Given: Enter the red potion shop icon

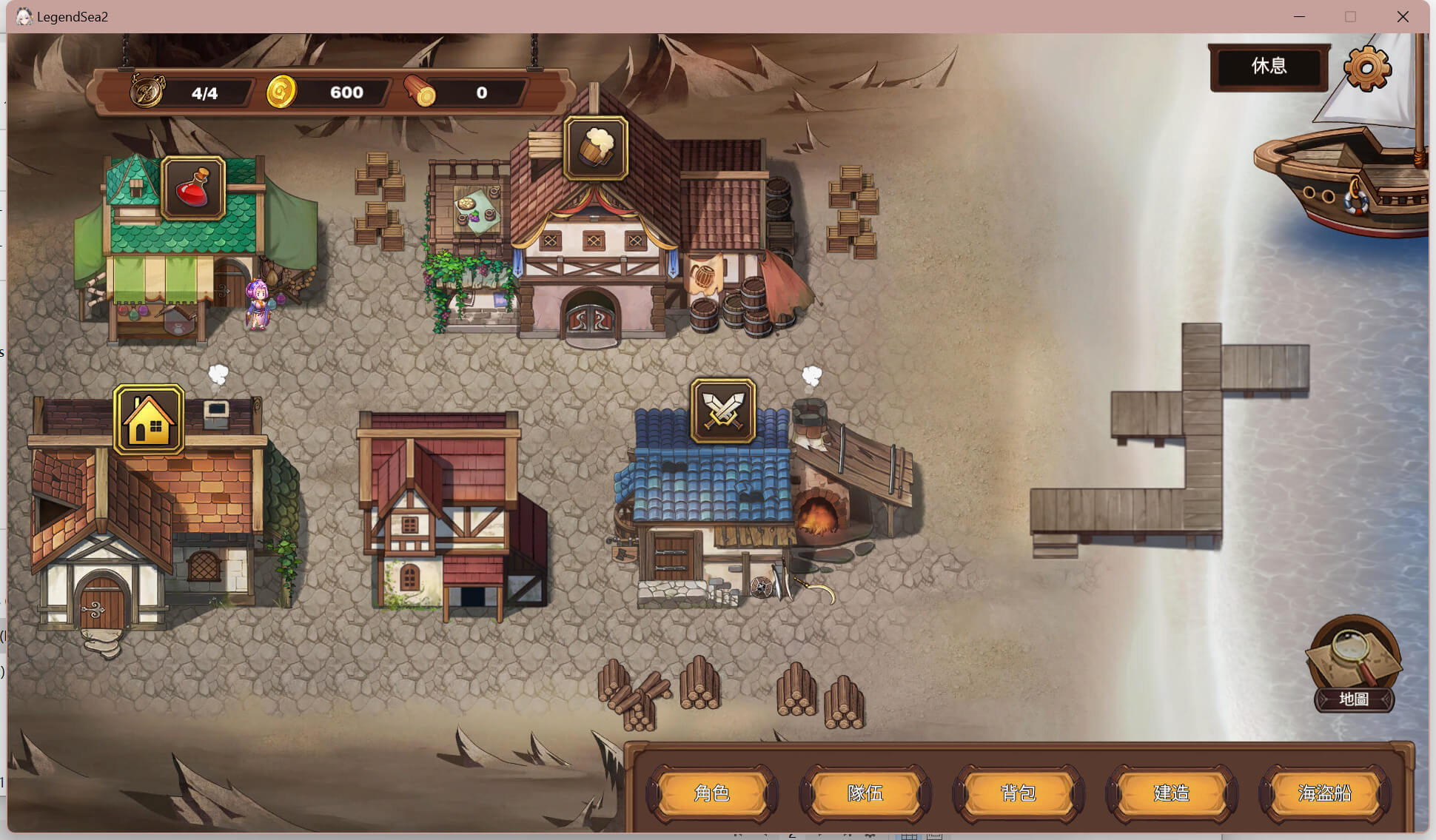Looking at the screenshot, I should tap(193, 189).
